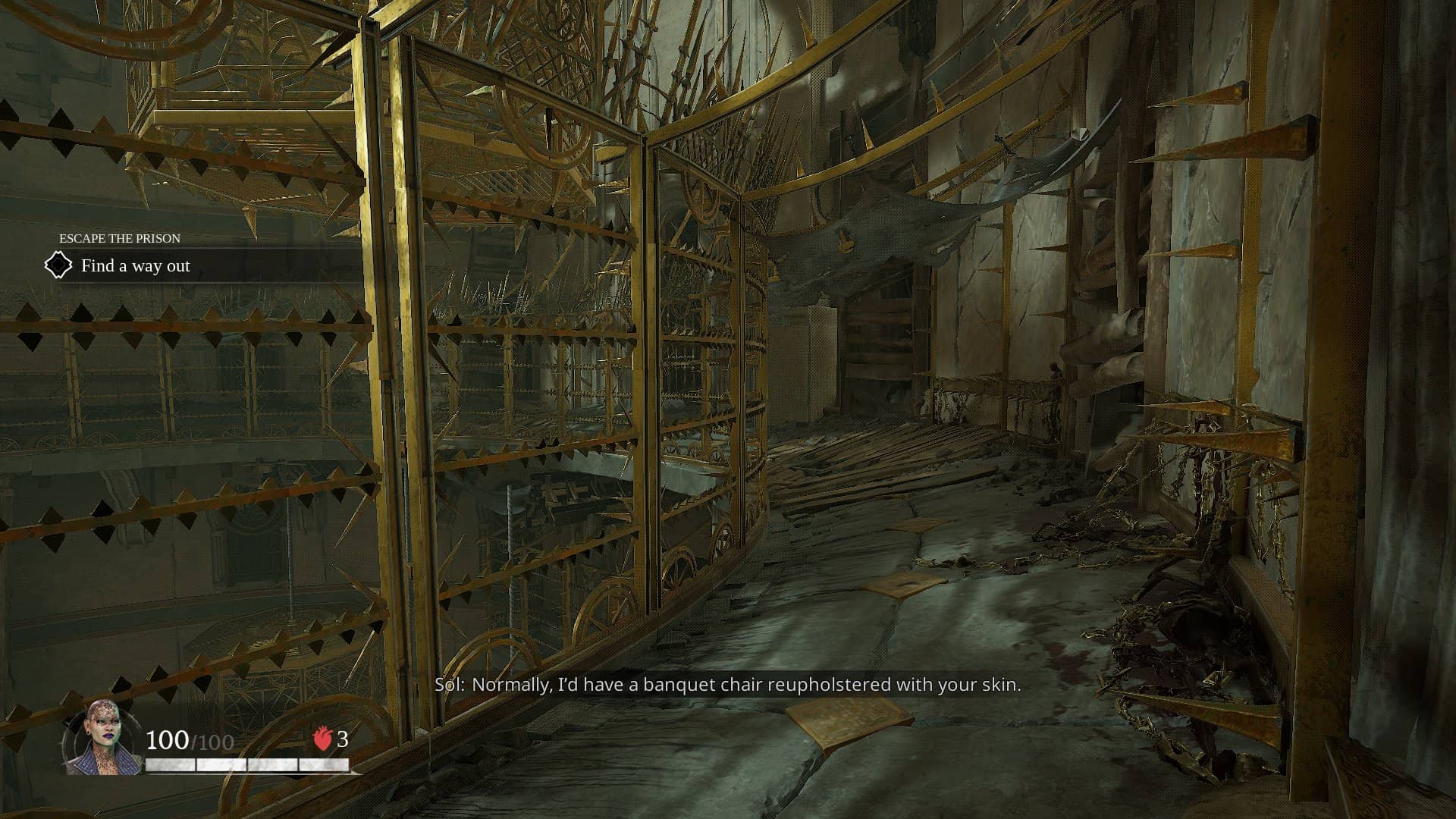1456x819 pixels.
Task: Select the character portrait in the HUD
Action: [102, 738]
